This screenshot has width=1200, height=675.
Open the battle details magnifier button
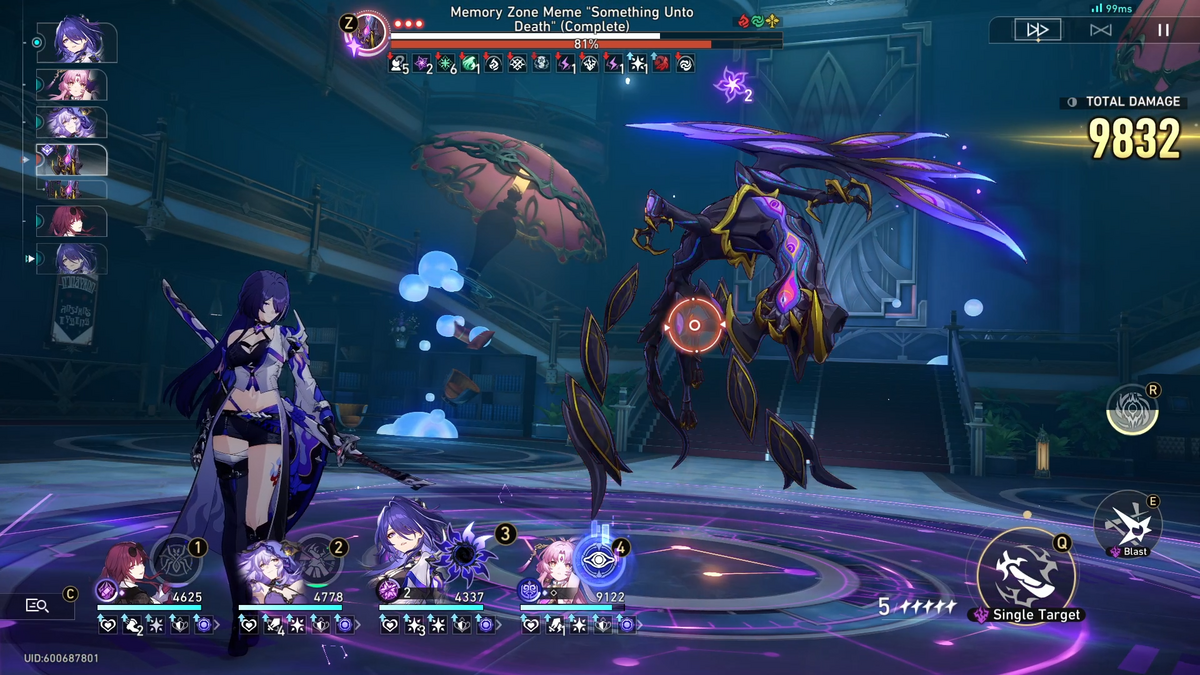38,605
